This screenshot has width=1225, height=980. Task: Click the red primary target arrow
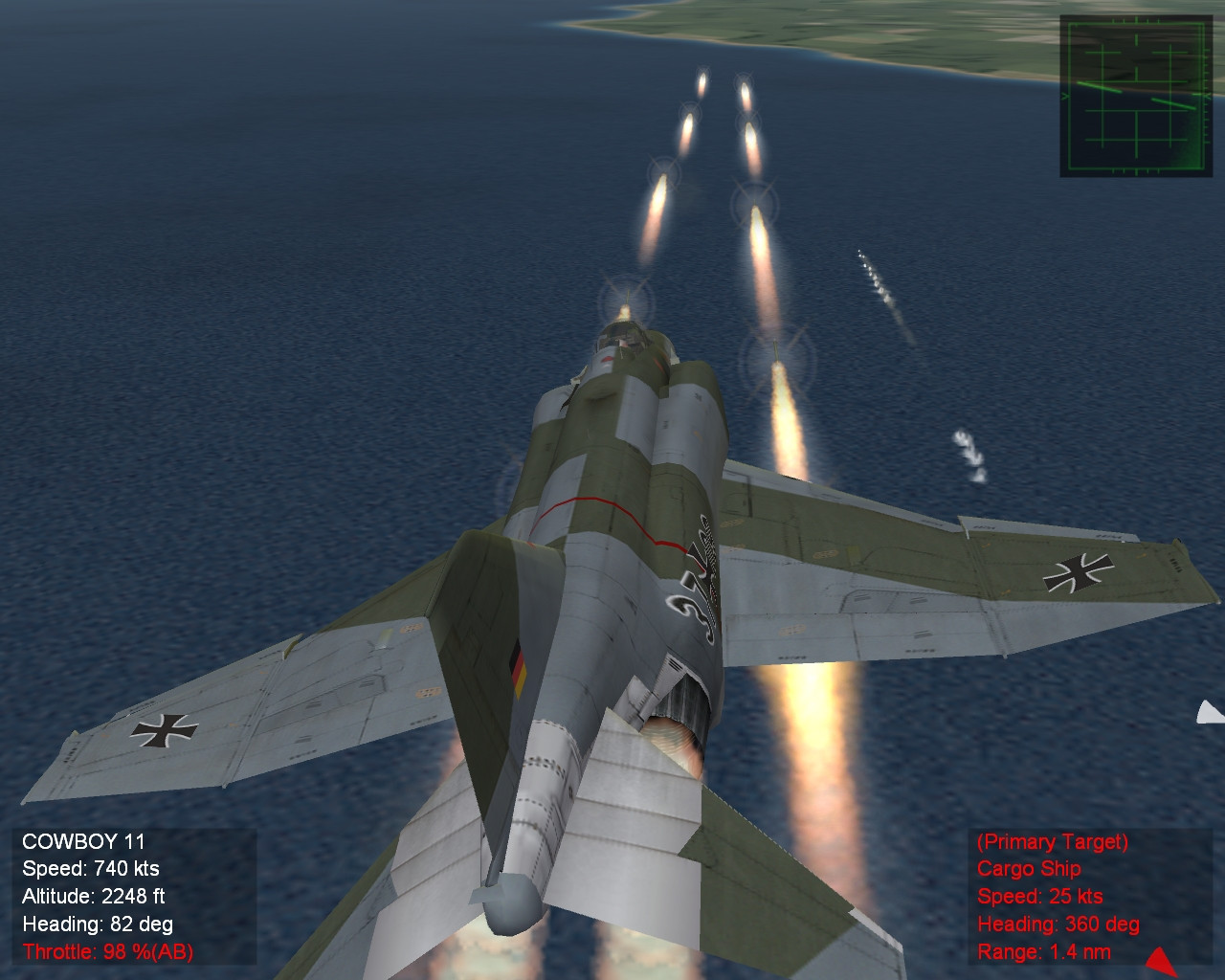point(1158,962)
